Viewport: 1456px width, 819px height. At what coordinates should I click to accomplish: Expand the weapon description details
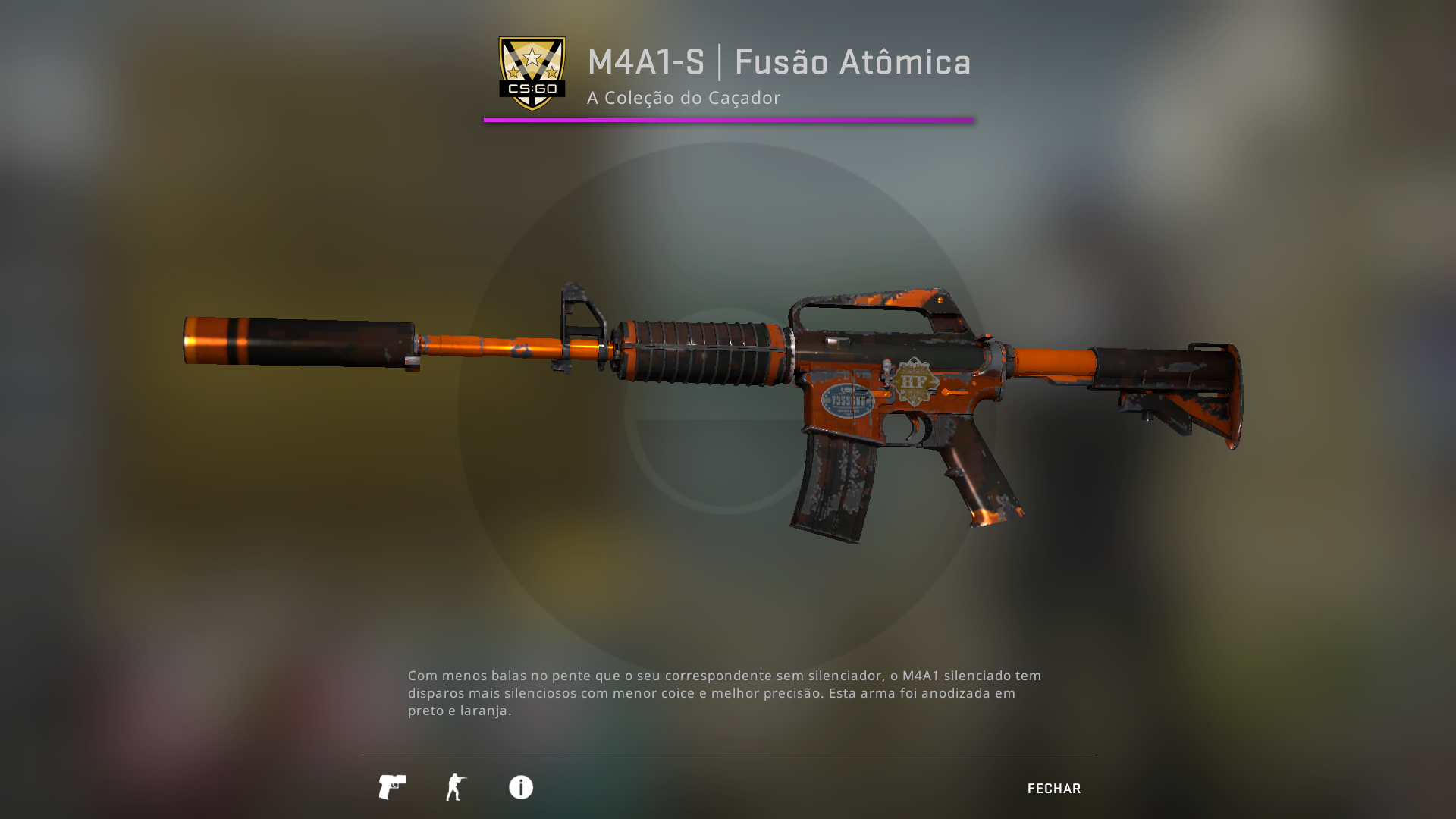tap(724, 692)
